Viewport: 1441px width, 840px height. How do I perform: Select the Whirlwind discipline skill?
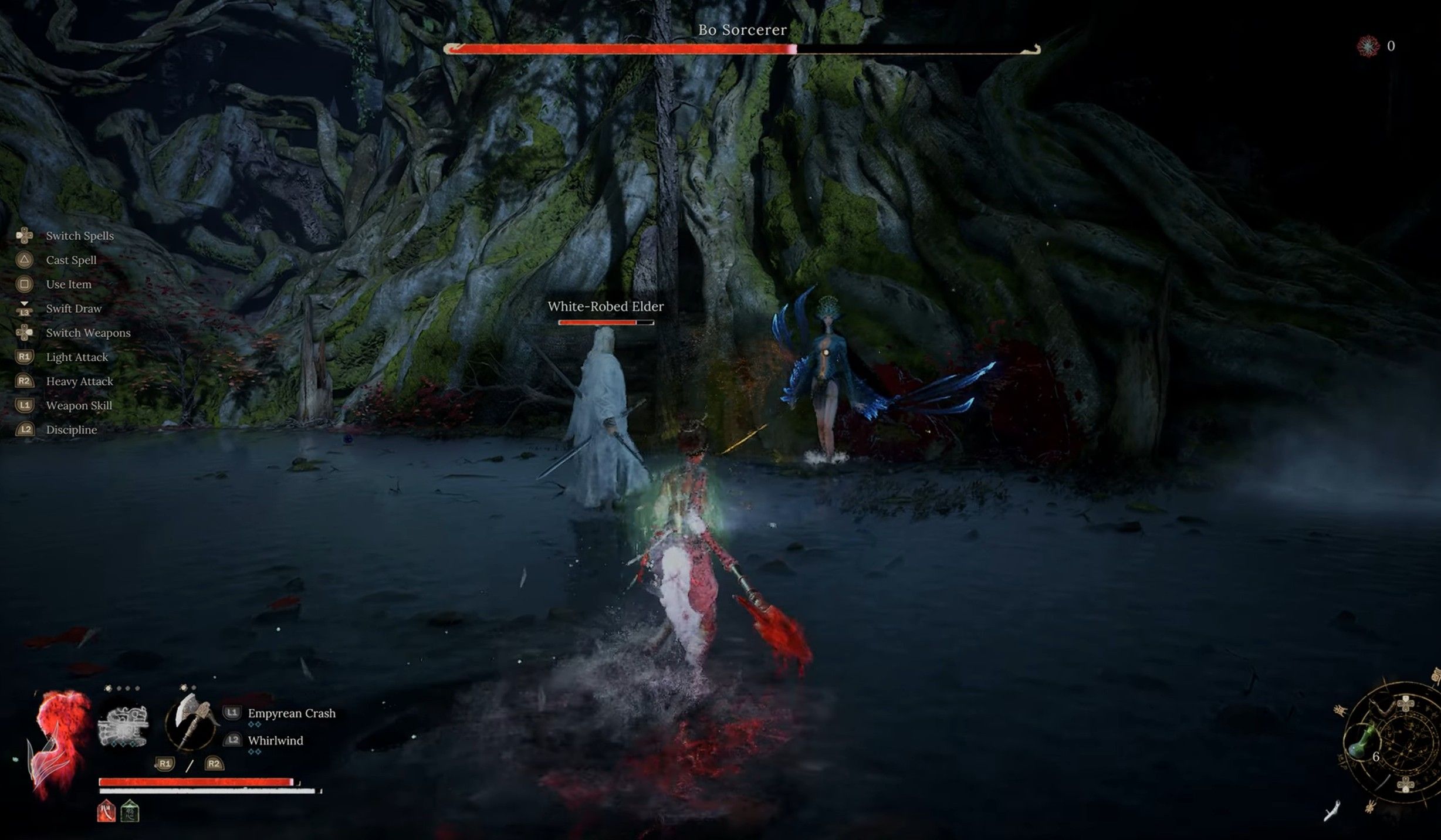(275, 740)
